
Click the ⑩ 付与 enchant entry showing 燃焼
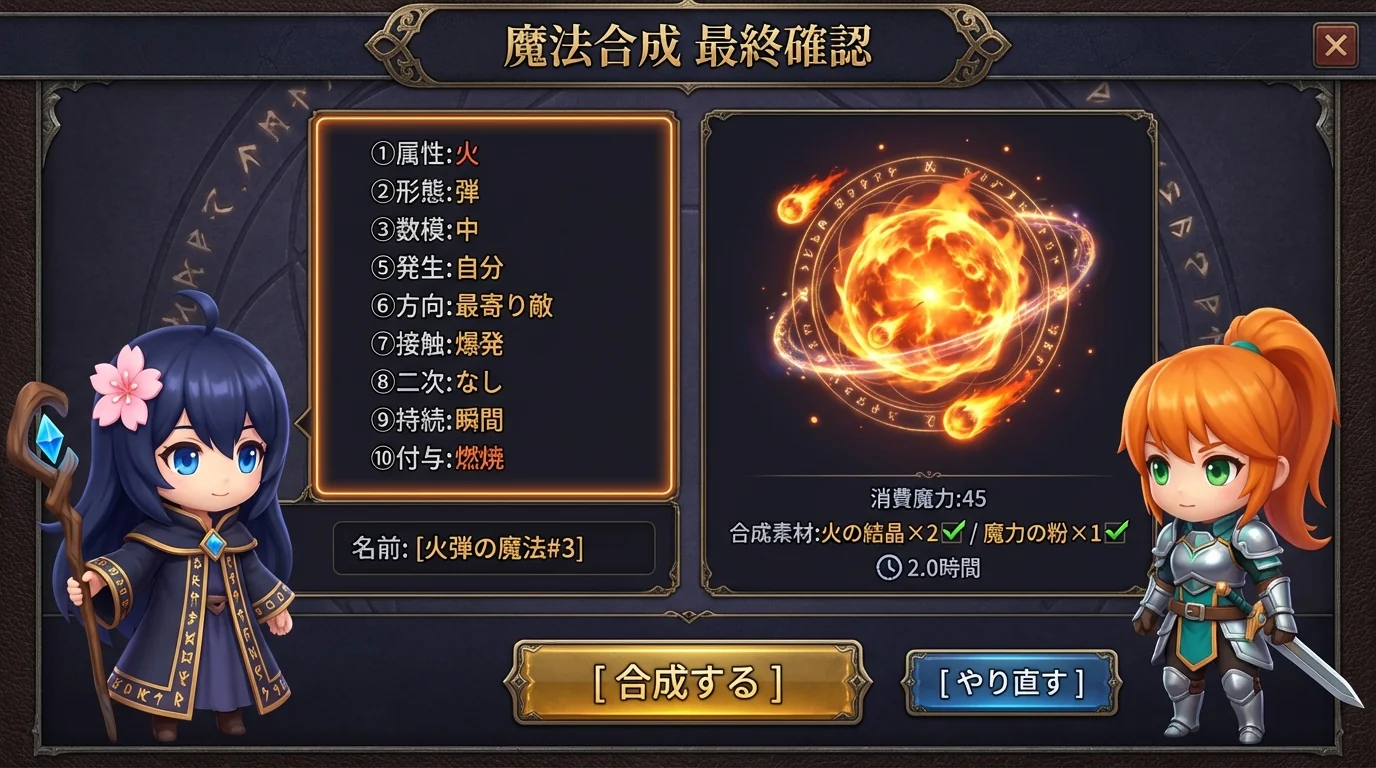tap(432, 459)
